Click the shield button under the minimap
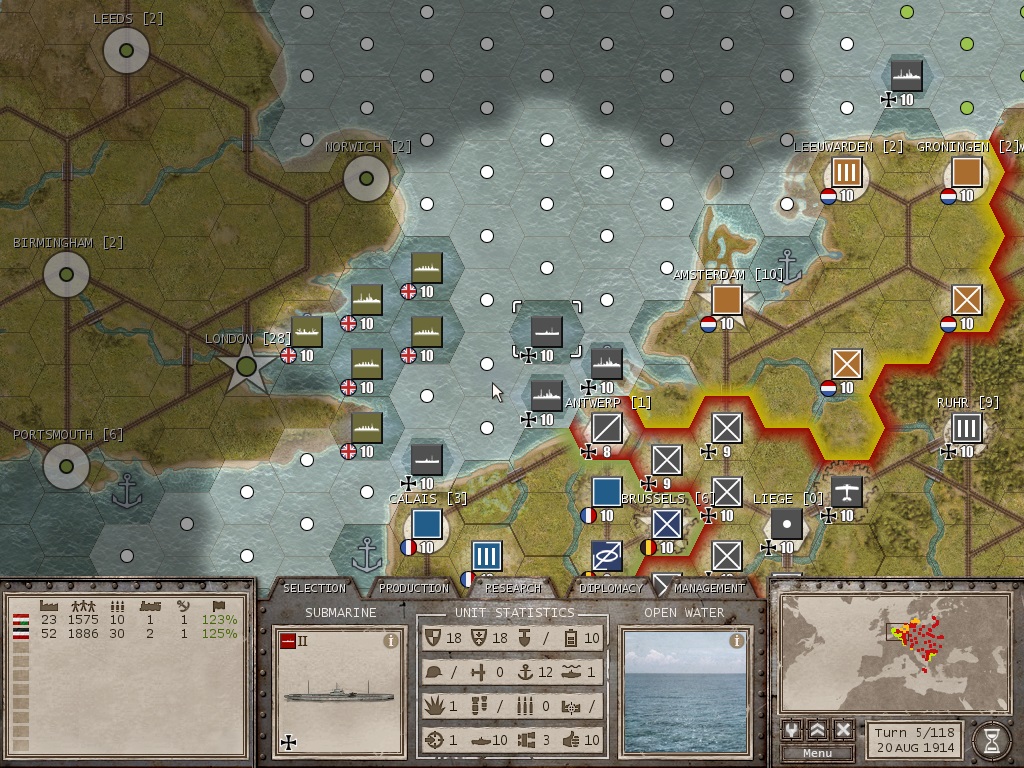1024x768 pixels. click(792, 729)
